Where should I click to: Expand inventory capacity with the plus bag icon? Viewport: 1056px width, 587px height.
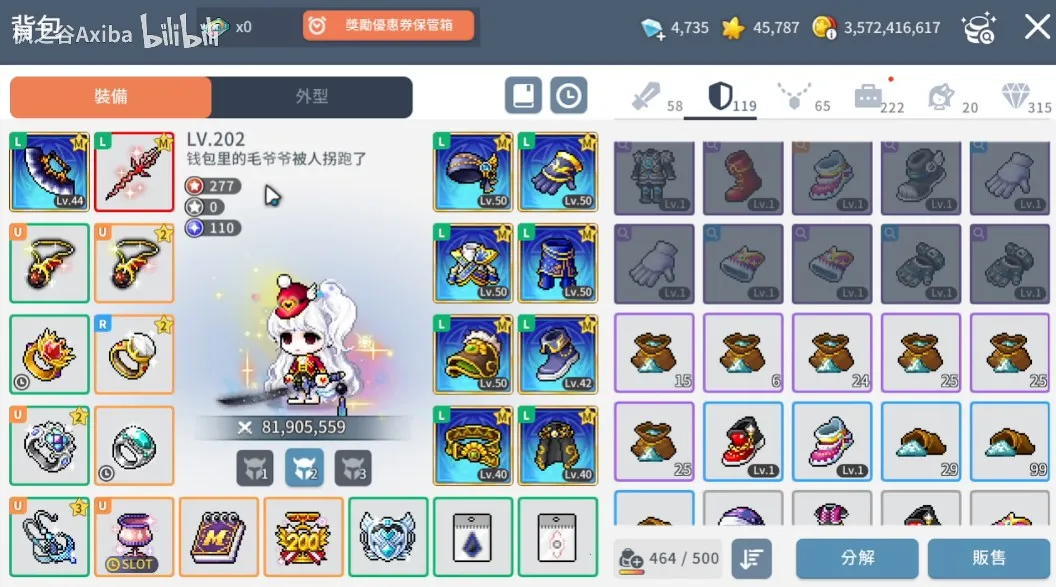pos(632,559)
